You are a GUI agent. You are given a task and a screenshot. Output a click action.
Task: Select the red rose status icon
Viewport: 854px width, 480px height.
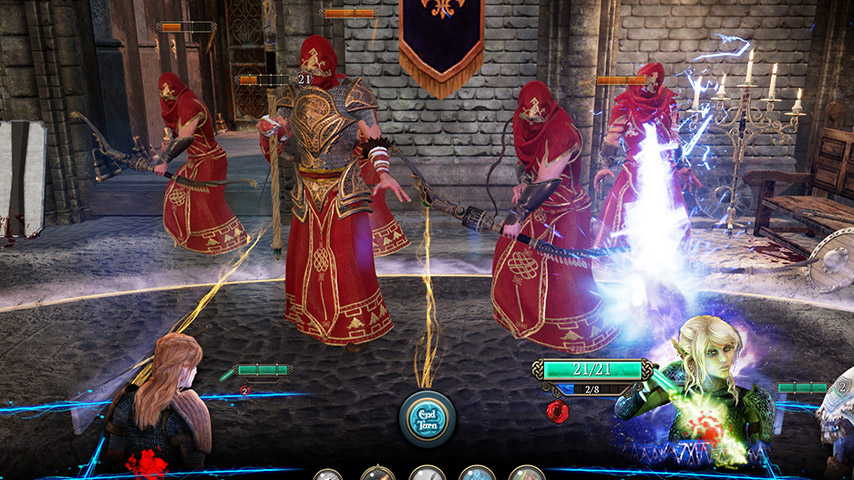pos(557,411)
